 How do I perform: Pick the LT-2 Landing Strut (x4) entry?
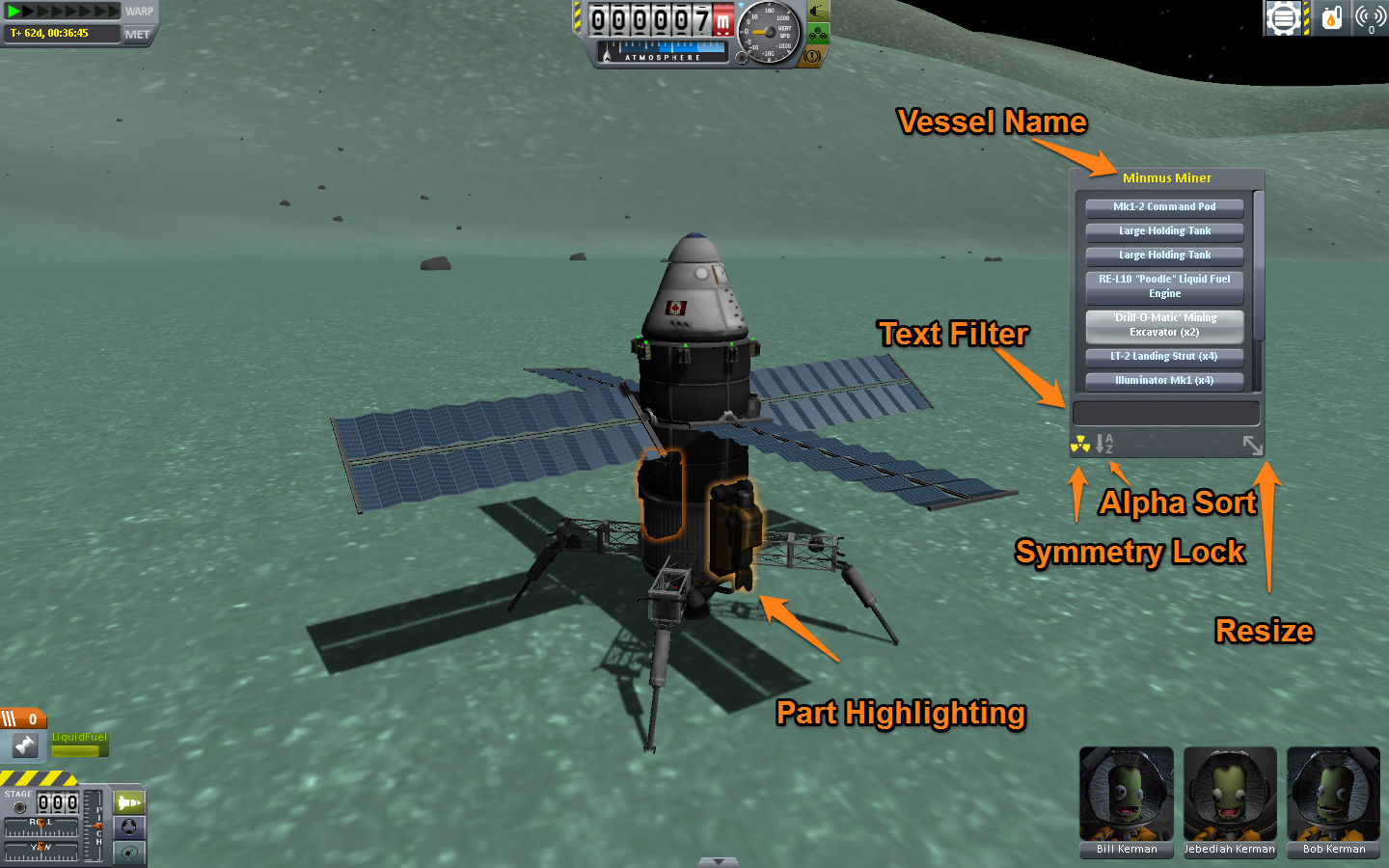pyautogui.click(x=1164, y=356)
